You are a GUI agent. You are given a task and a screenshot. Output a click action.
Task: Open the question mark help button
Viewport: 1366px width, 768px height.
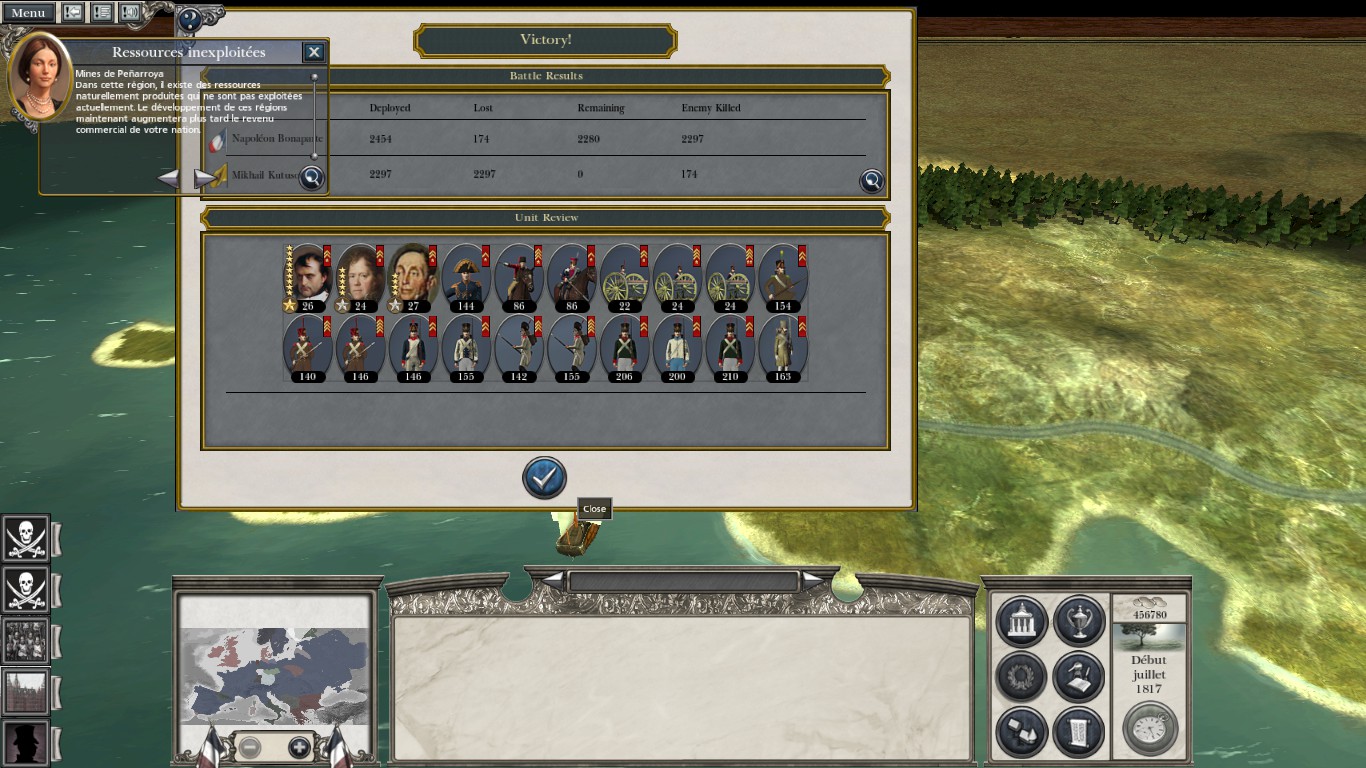click(188, 19)
